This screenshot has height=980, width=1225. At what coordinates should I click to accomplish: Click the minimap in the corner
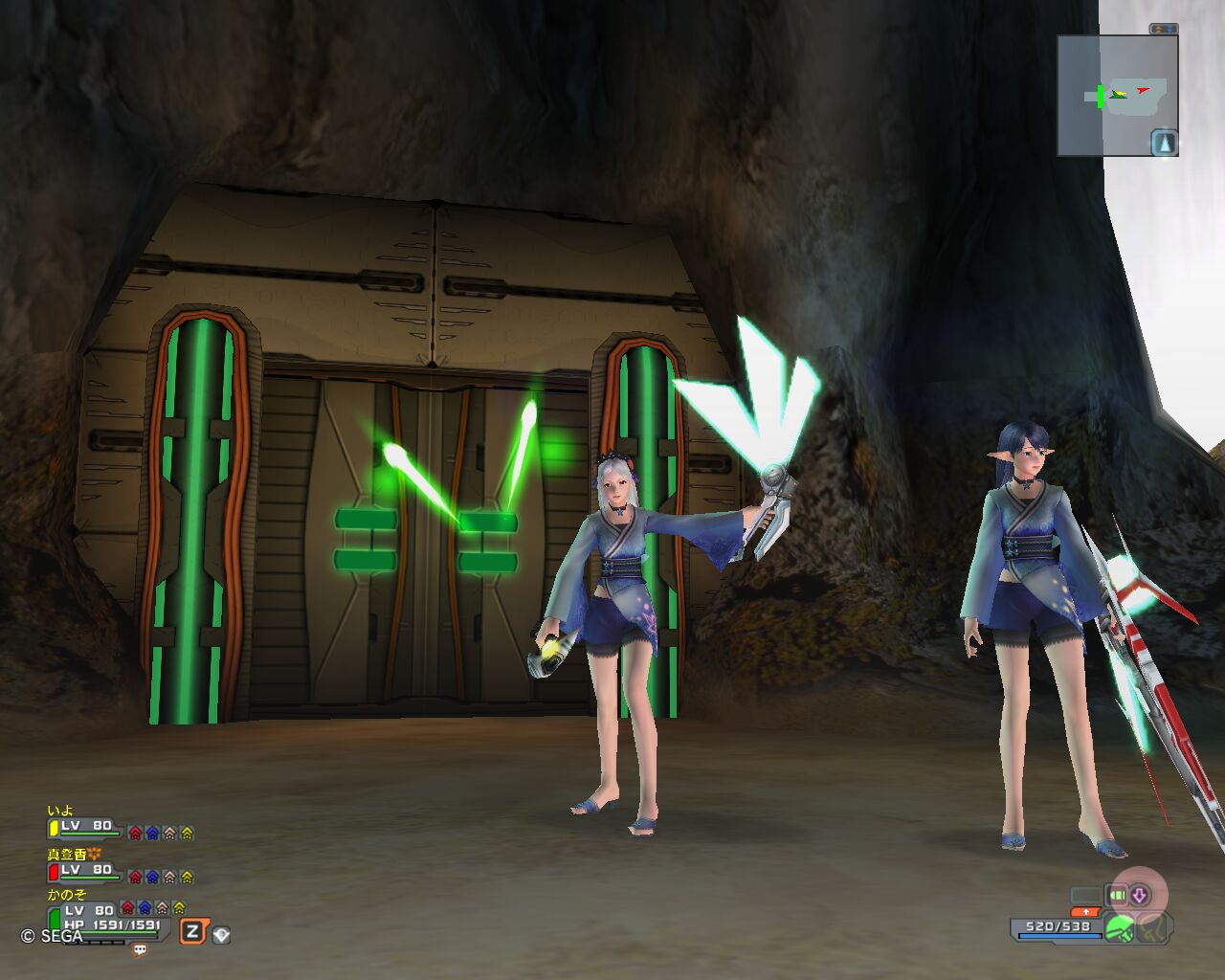click(x=1116, y=95)
